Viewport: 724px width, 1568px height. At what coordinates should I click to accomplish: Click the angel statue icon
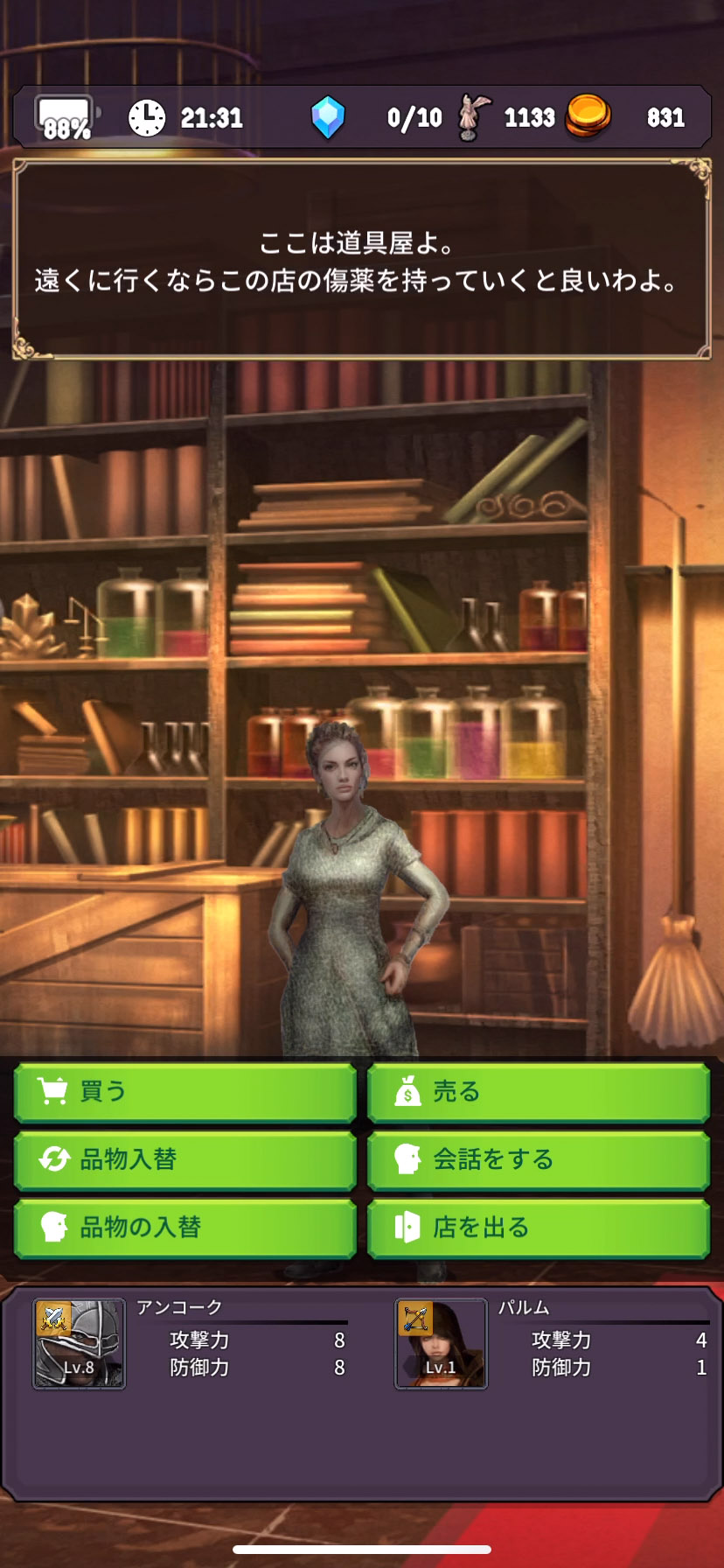pyautogui.click(x=475, y=117)
